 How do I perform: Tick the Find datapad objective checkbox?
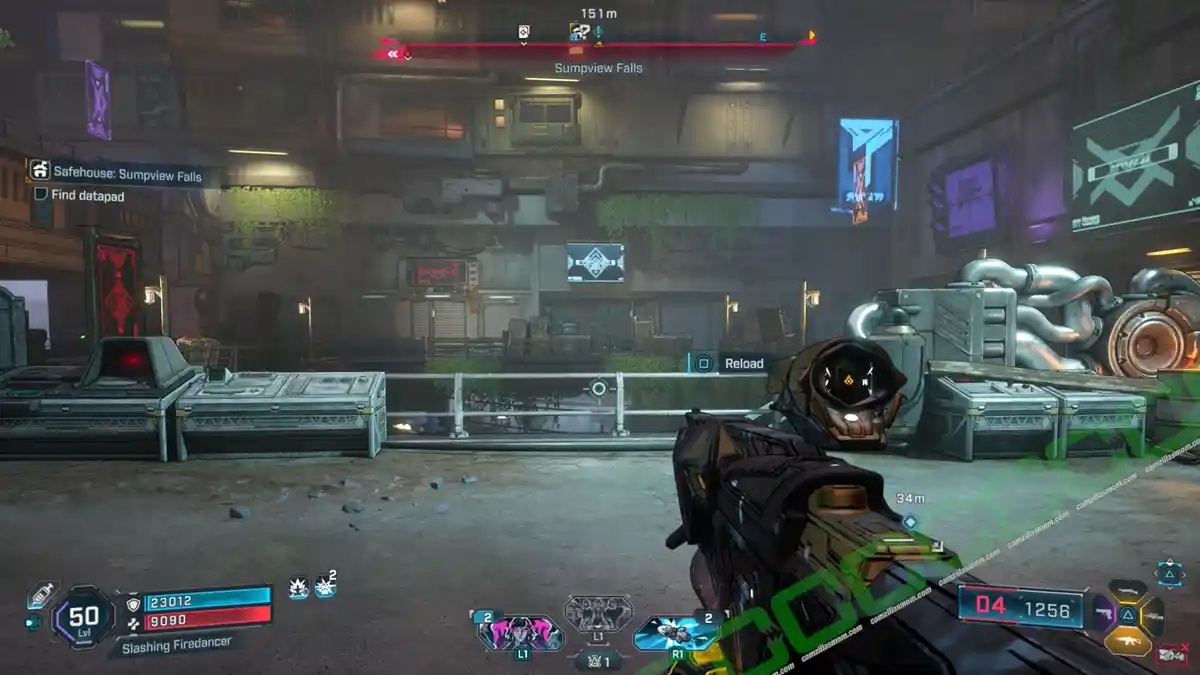(x=41, y=196)
